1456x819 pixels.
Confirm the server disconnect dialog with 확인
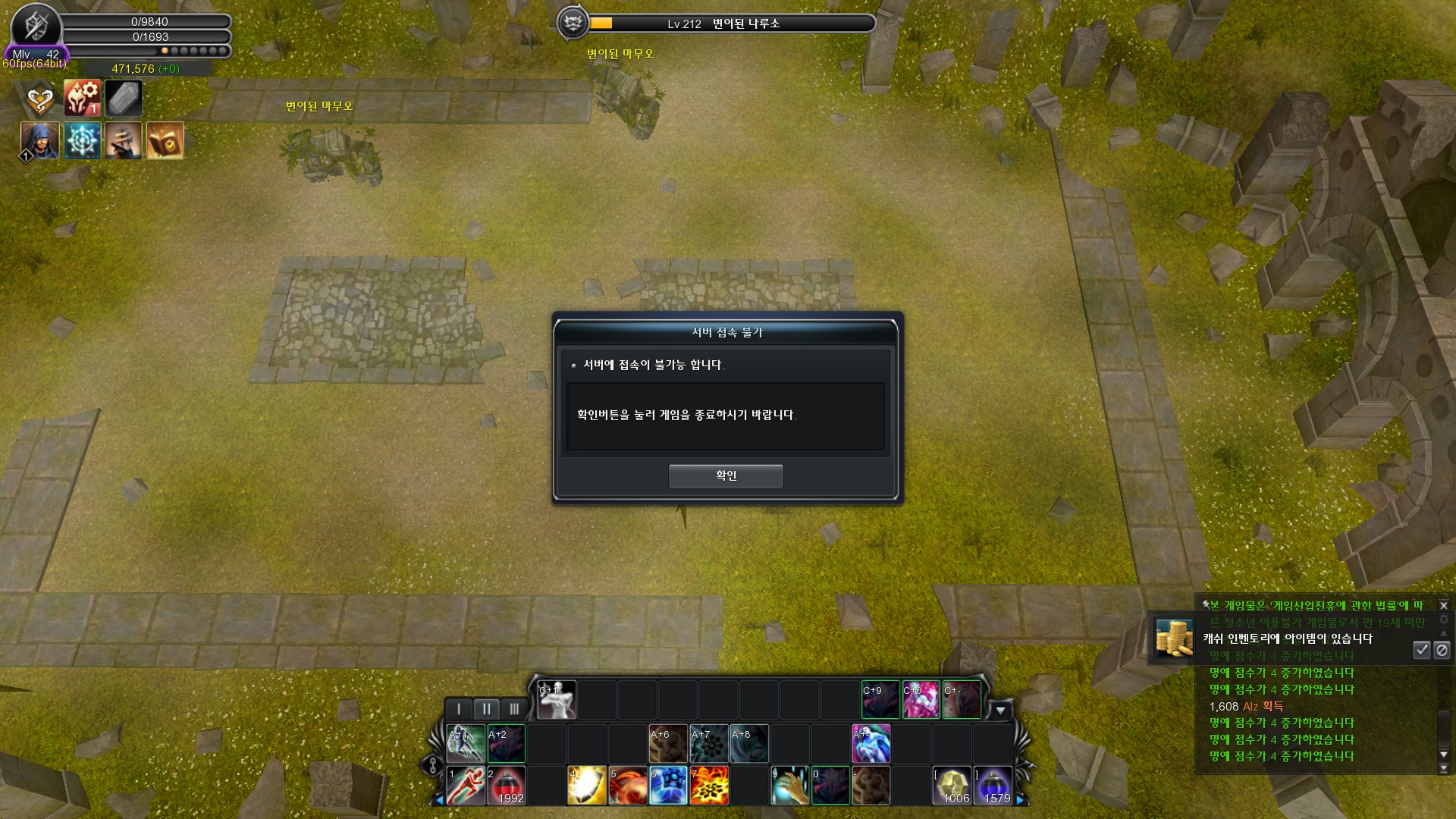tap(725, 475)
